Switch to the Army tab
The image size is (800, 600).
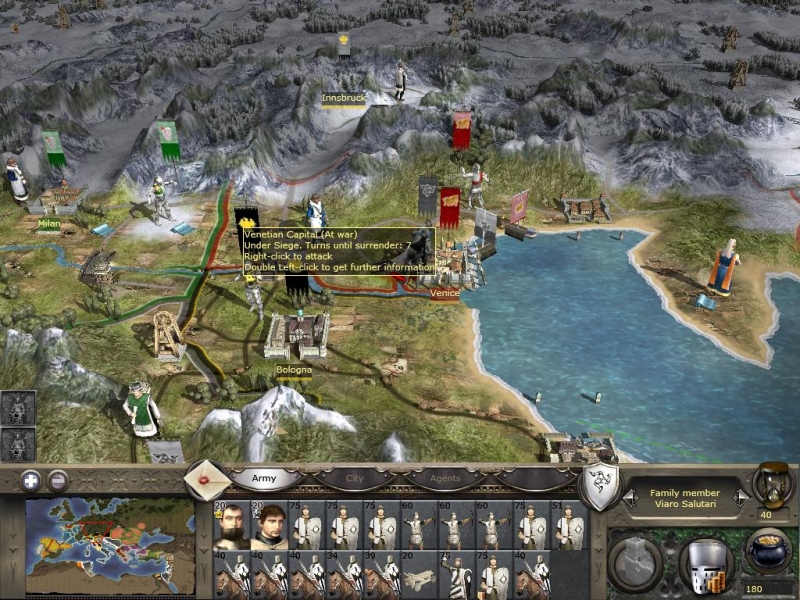pos(263,479)
